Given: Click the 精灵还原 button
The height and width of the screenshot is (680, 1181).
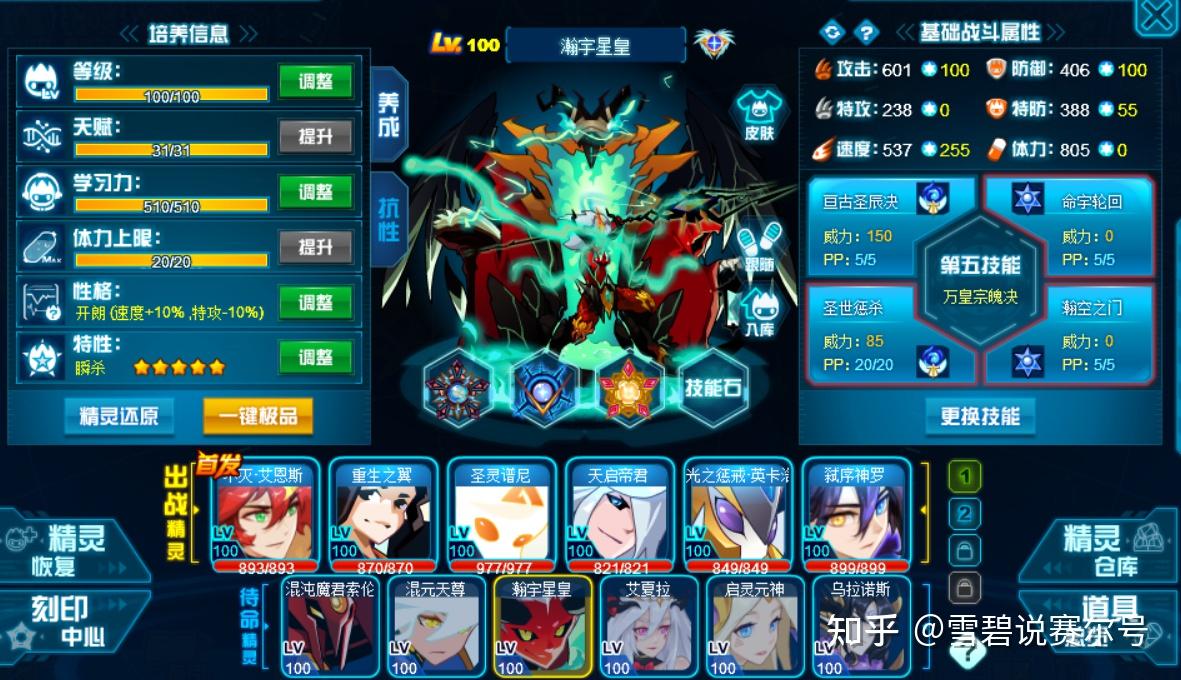Looking at the screenshot, I should (119, 416).
